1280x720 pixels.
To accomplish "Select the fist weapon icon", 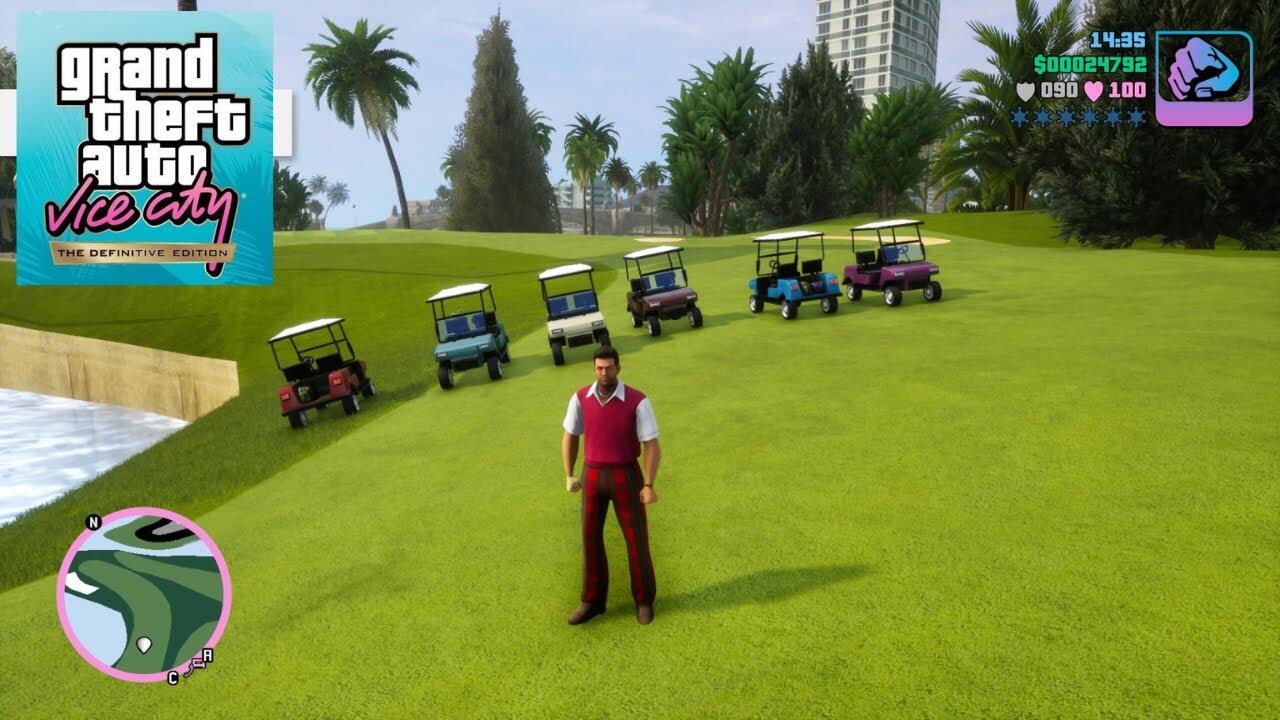I will [1203, 77].
